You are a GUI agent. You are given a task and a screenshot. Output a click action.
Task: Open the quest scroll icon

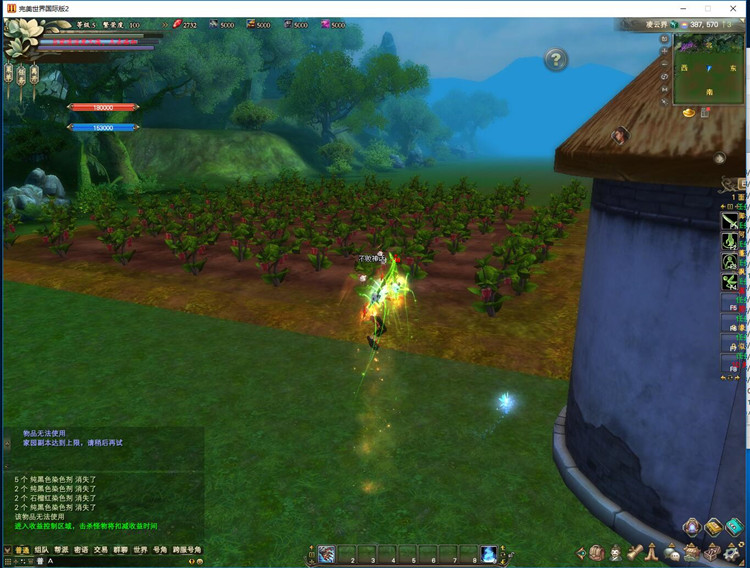636,552
